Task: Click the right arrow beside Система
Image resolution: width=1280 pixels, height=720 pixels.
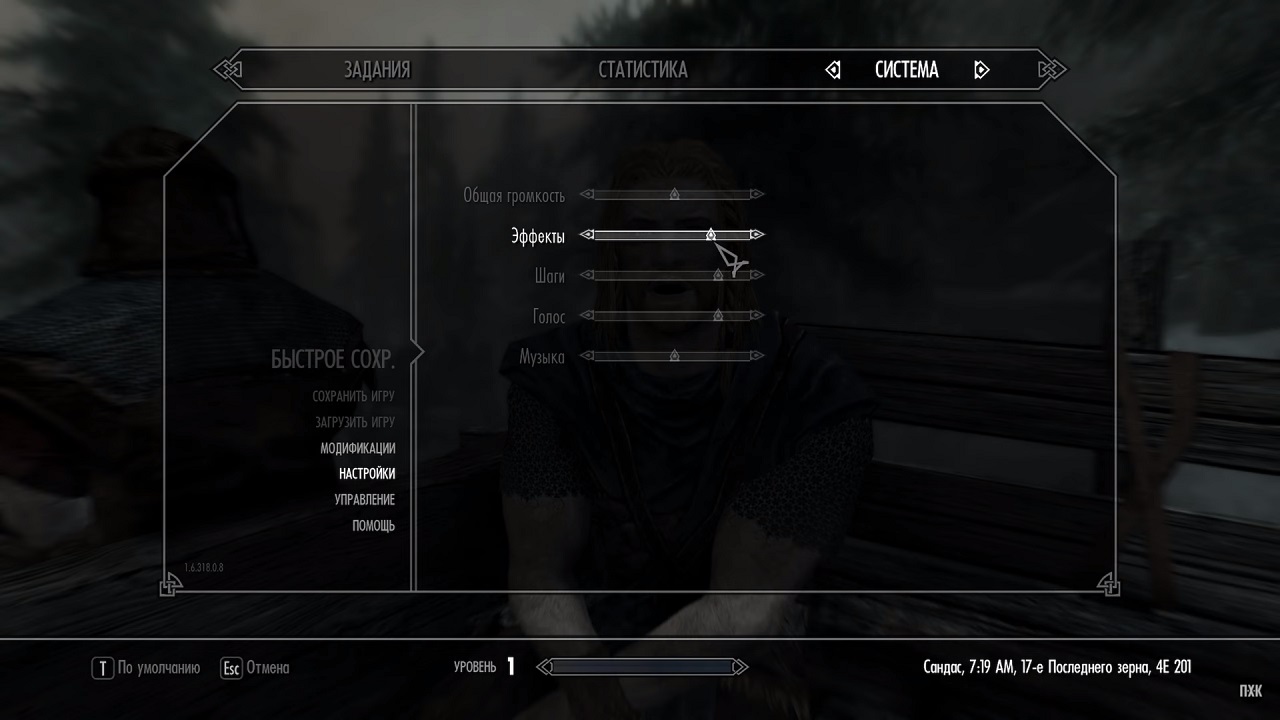Action: click(x=981, y=70)
